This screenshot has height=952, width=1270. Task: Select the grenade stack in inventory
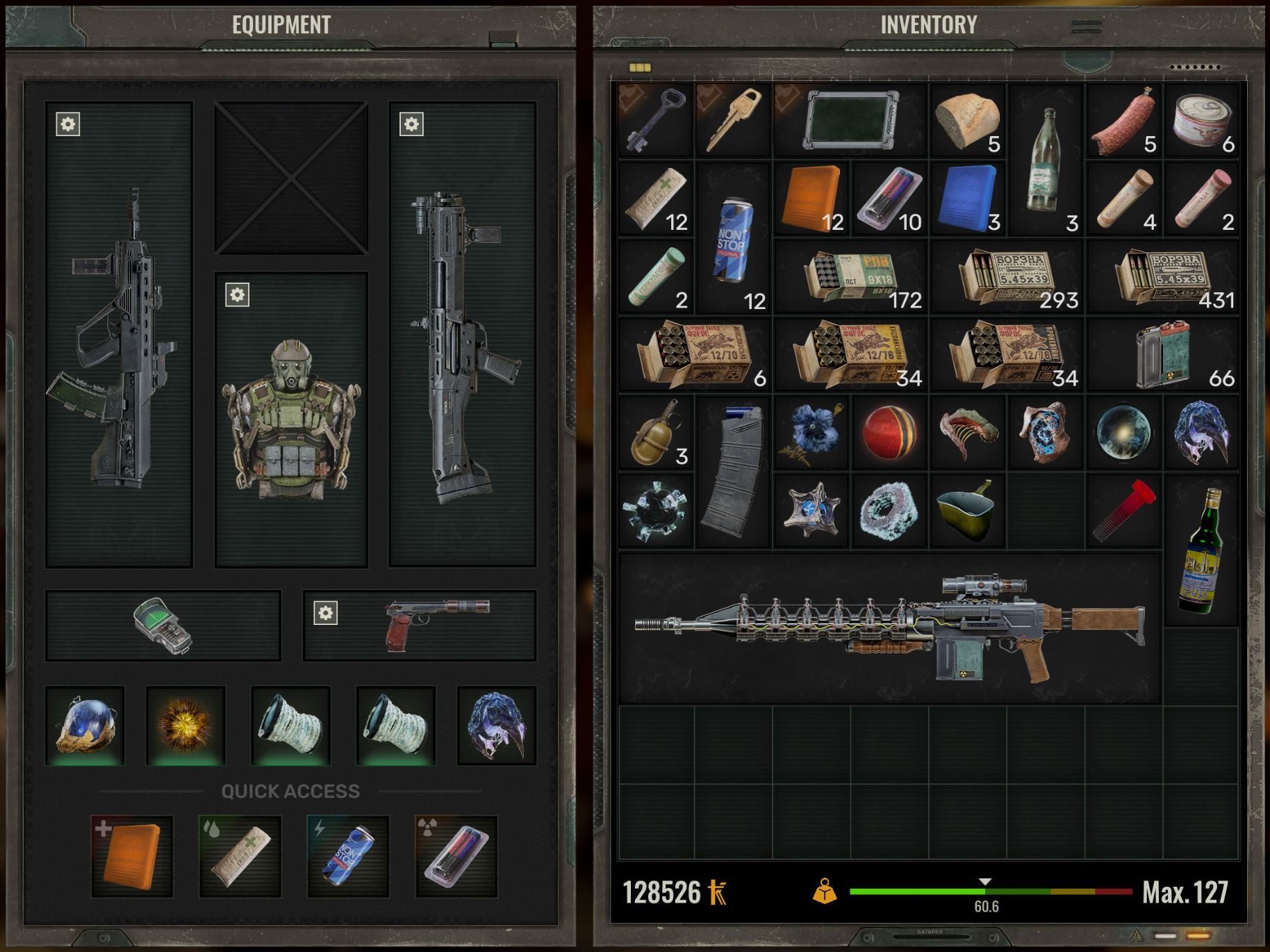click(656, 434)
